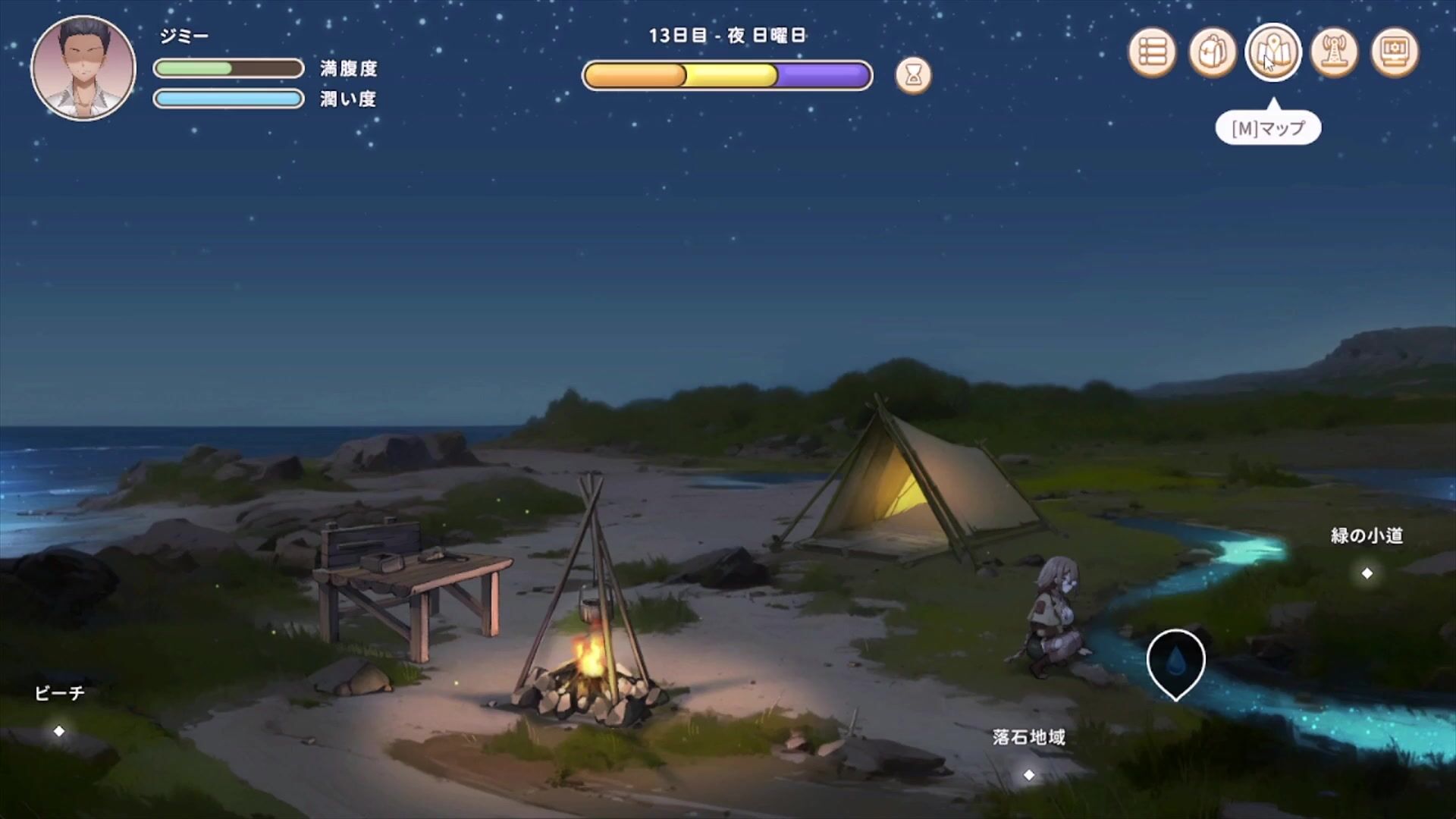Open the radio tower menu
Viewport: 1456px width, 819px height.
point(1334,52)
